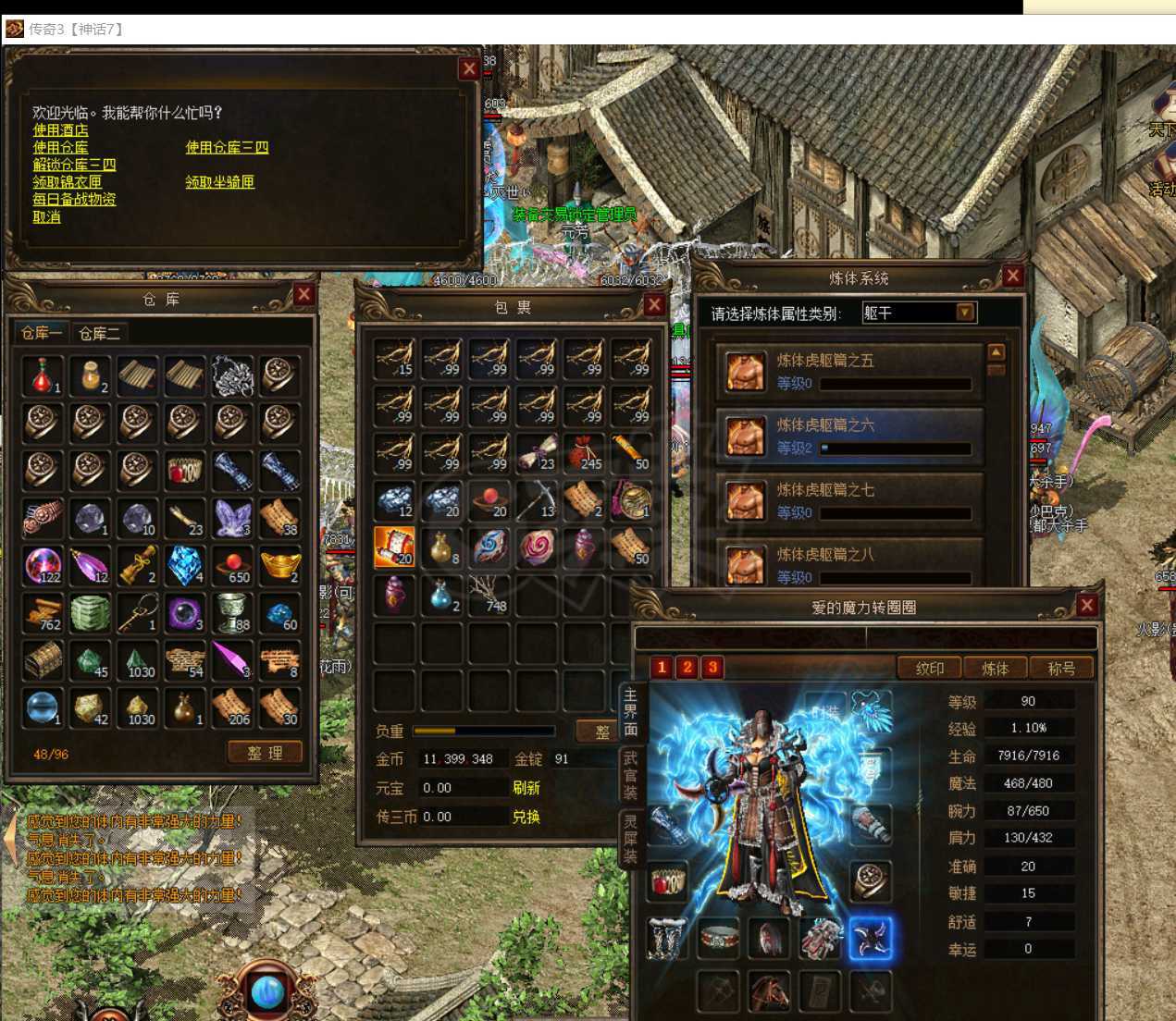Choose 每日备战物资 in the dialogue
This screenshot has width=1176, height=1021.
[74, 200]
